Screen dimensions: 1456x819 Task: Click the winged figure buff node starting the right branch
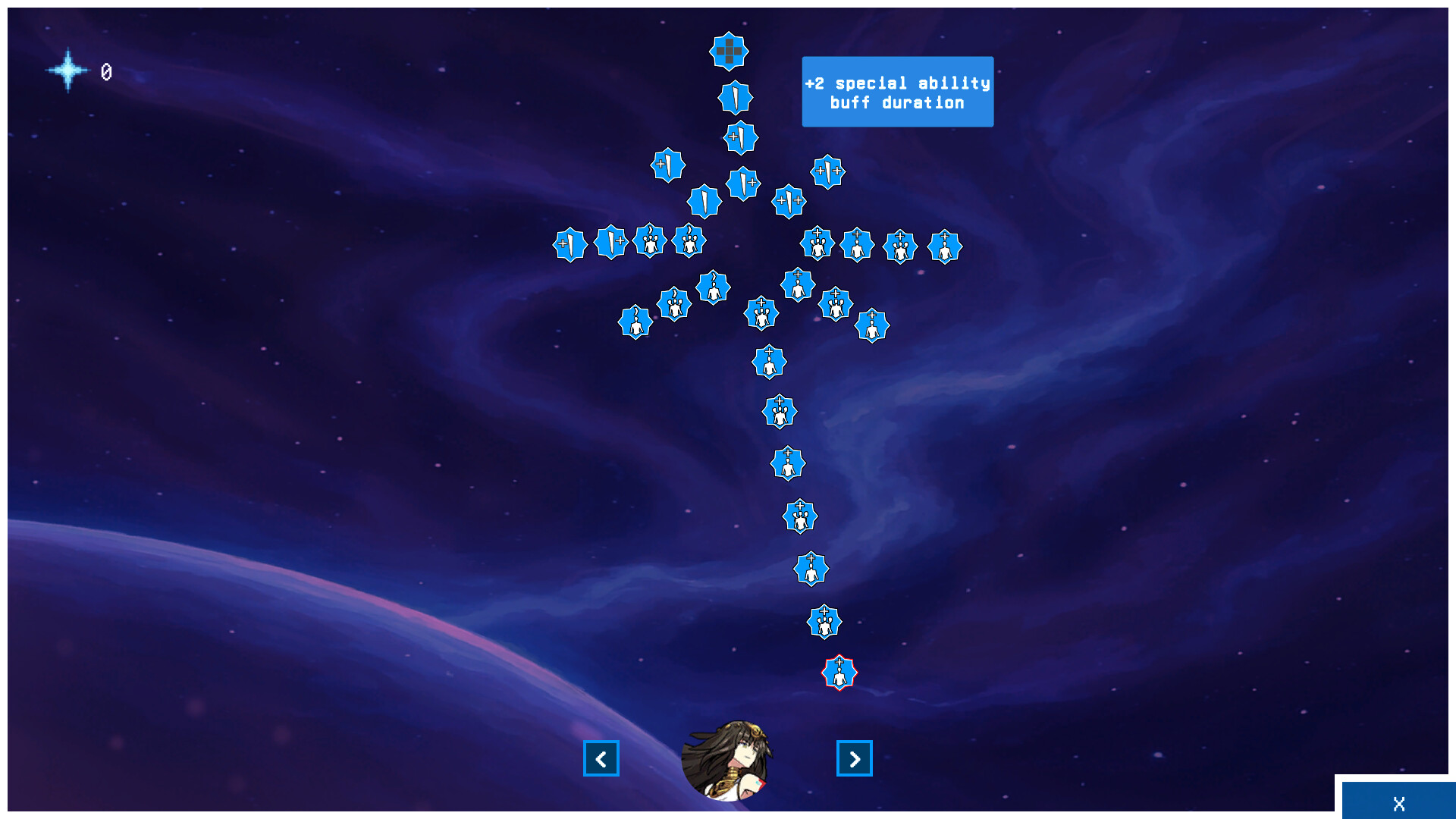(x=817, y=244)
